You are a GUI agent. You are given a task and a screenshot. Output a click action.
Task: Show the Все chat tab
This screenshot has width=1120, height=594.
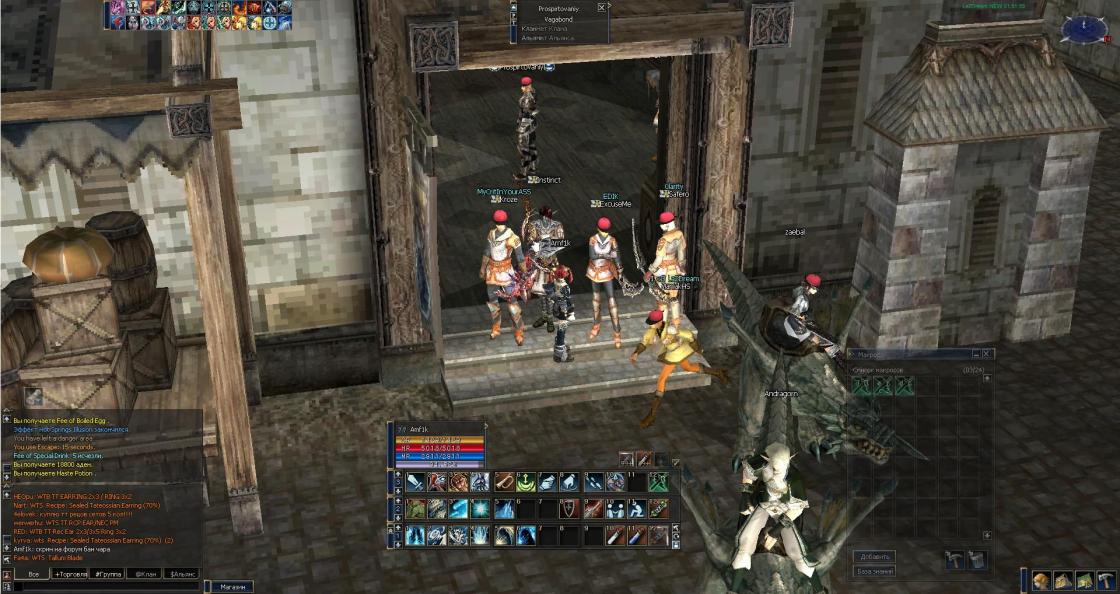[x=33, y=575]
